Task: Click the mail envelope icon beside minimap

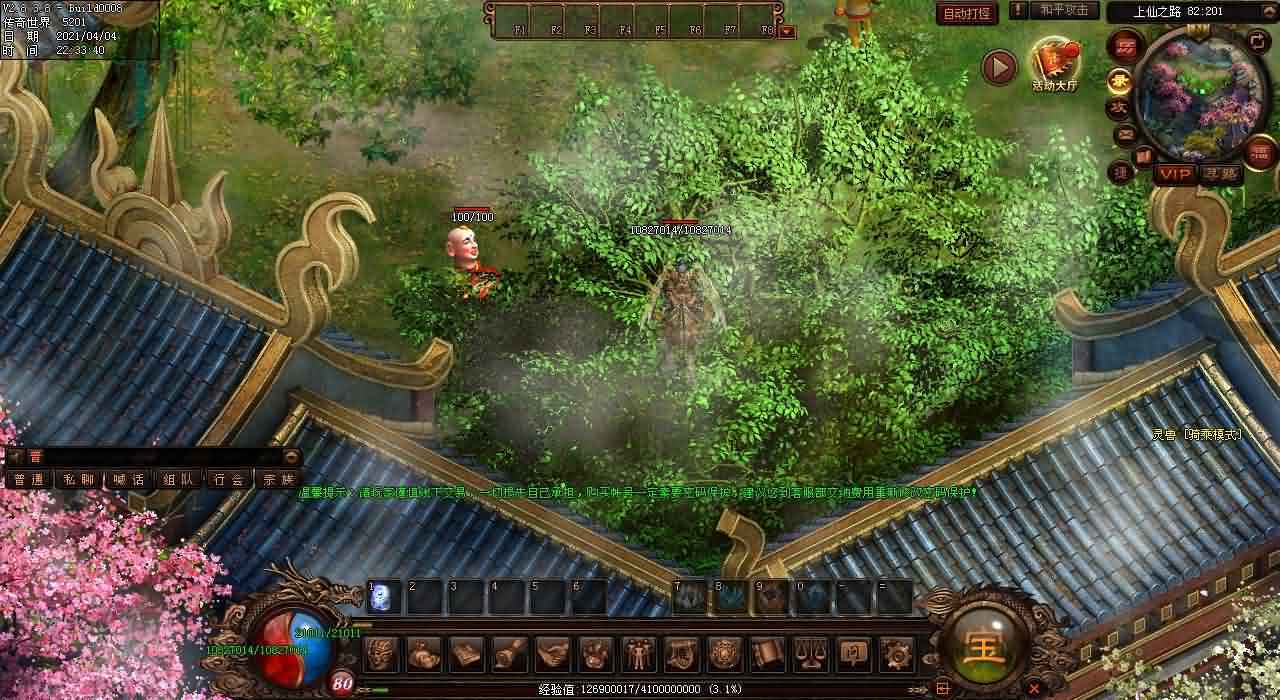Action: pyautogui.click(x=1125, y=133)
